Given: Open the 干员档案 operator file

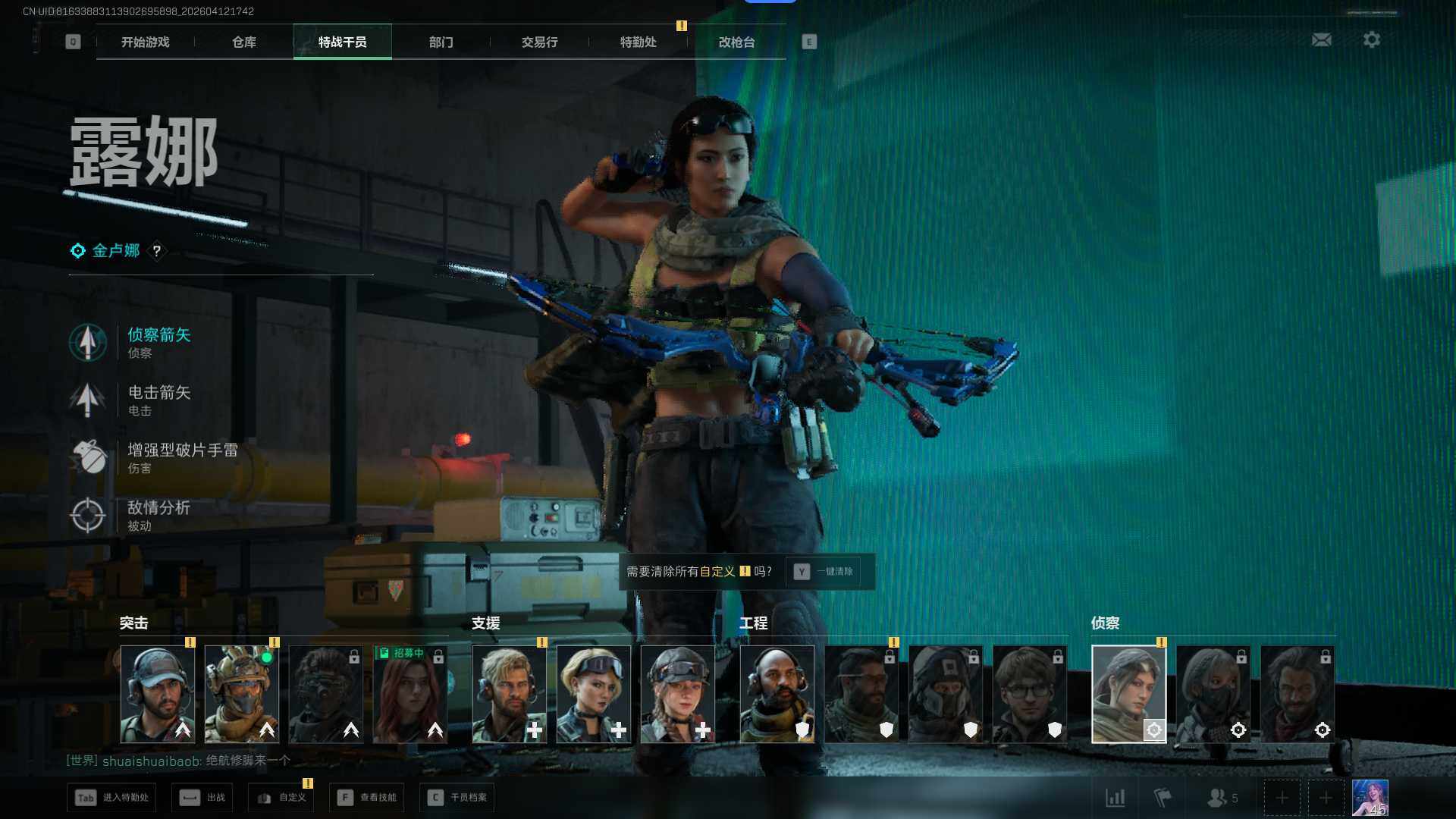Looking at the screenshot, I should click(x=457, y=797).
